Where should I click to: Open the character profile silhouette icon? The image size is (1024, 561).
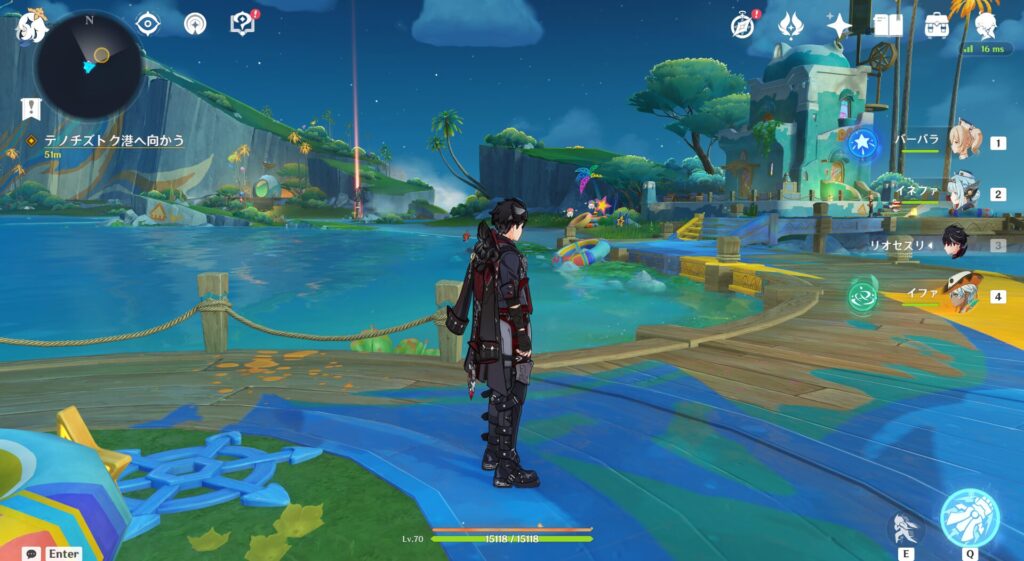pos(986,25)
